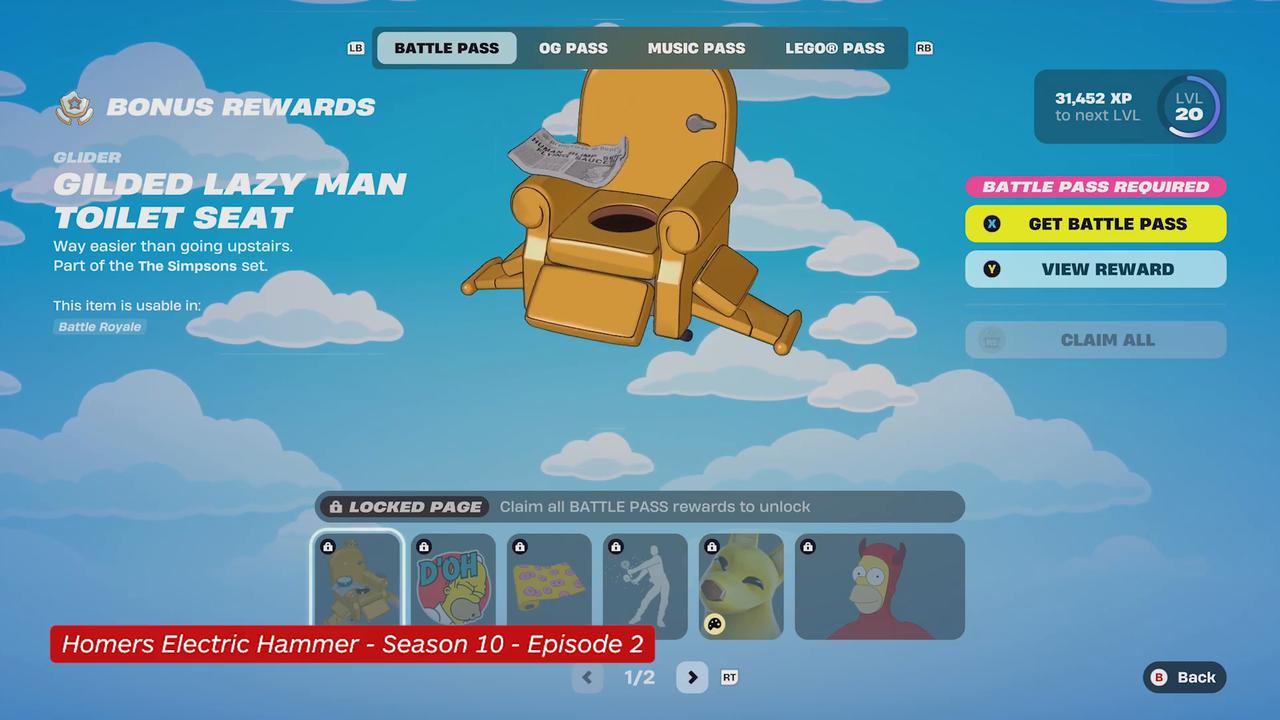
Task: Click the greyed-out Claim All button
Action: tap(1095, 340)
